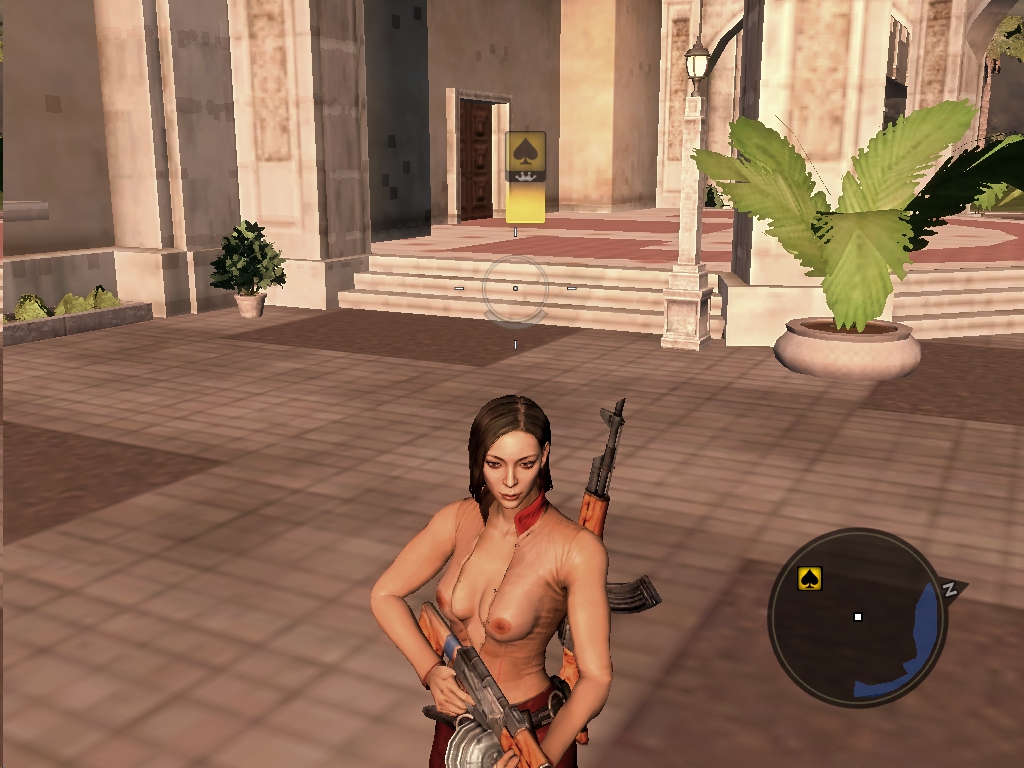The image size is (1024, 768).
Task: Click the circular minimap
Action: [x=857, y=617]
